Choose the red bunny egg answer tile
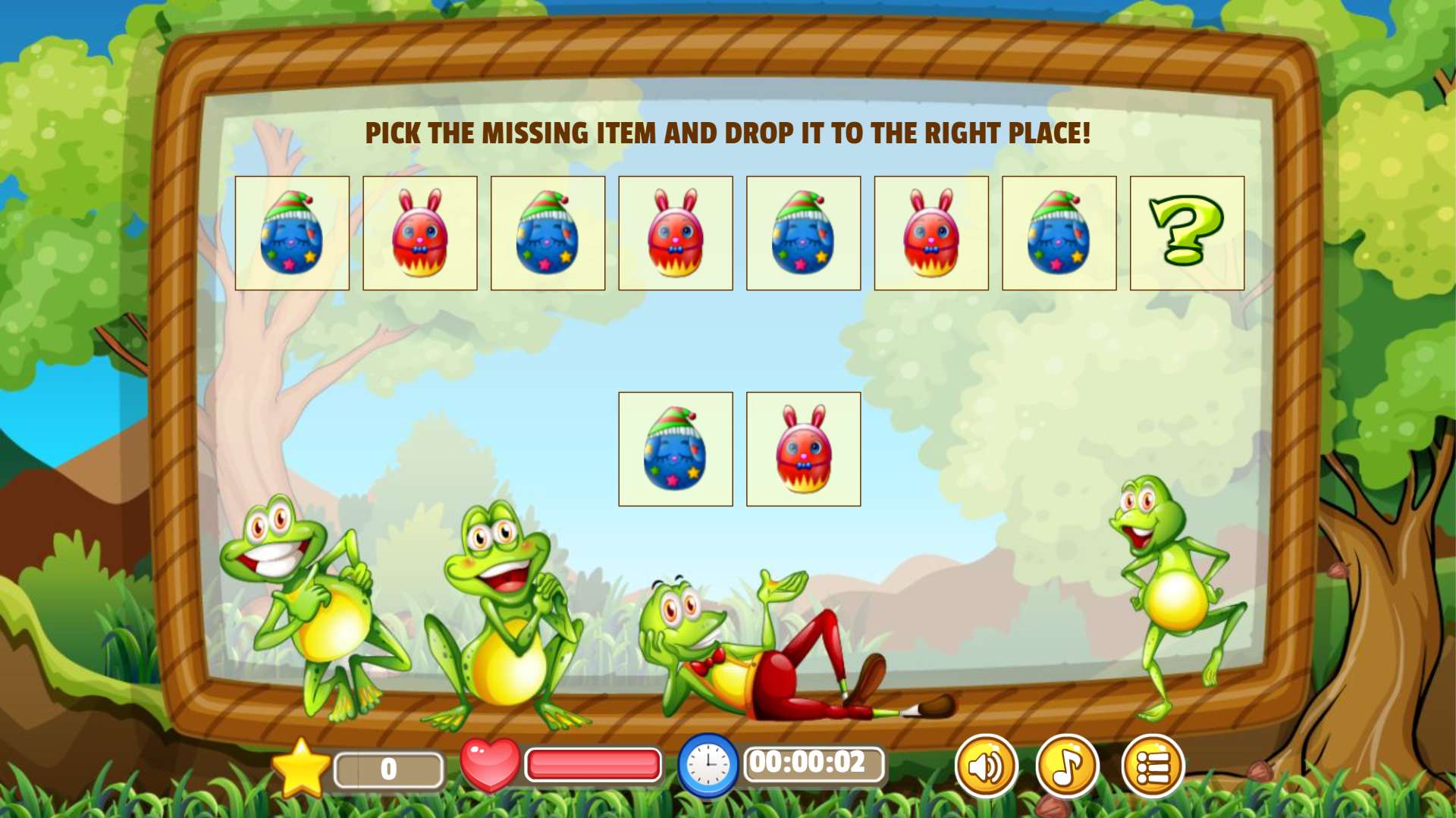The height and width of the screenshot is (818, 1456). tap(803, 449)
